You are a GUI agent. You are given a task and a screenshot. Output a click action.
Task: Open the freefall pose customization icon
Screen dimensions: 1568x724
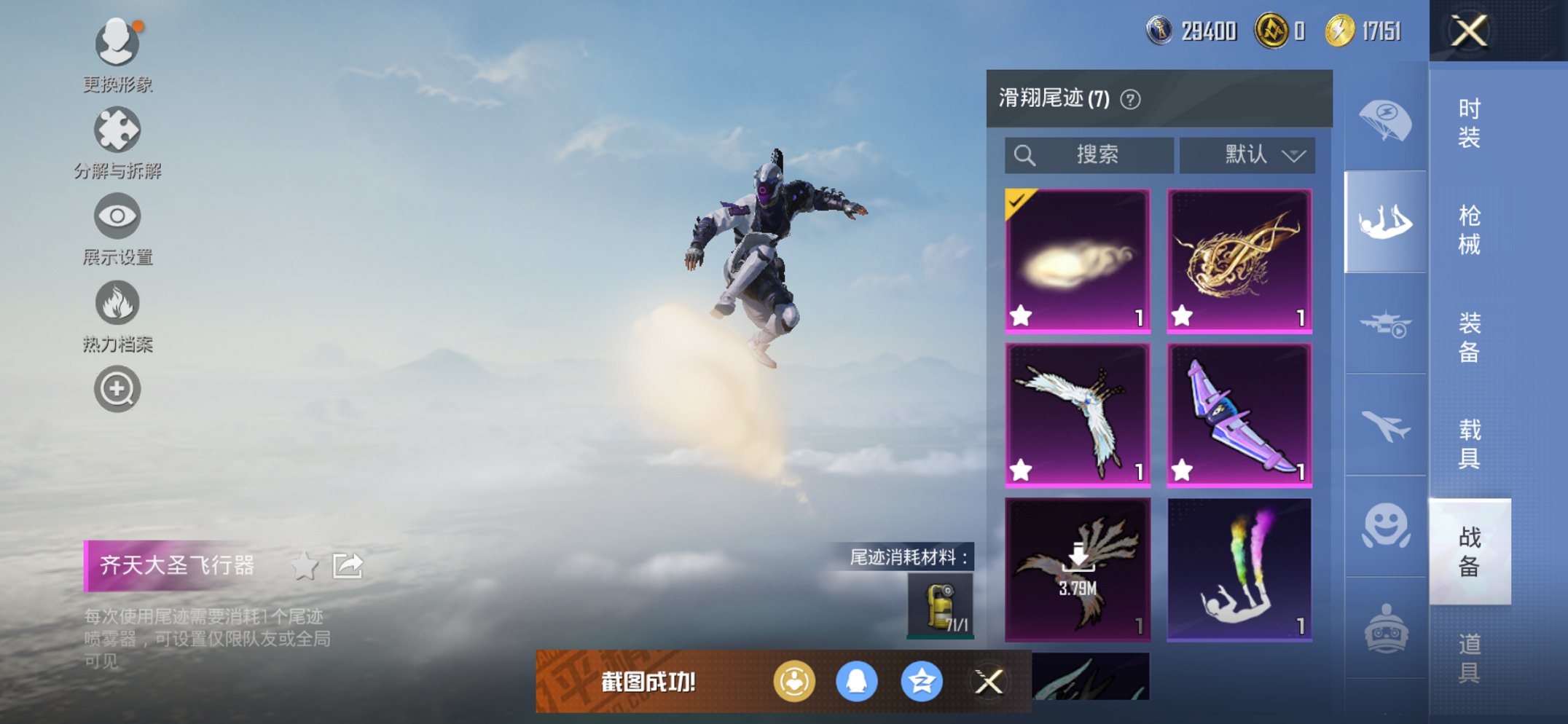(1384, 222)
